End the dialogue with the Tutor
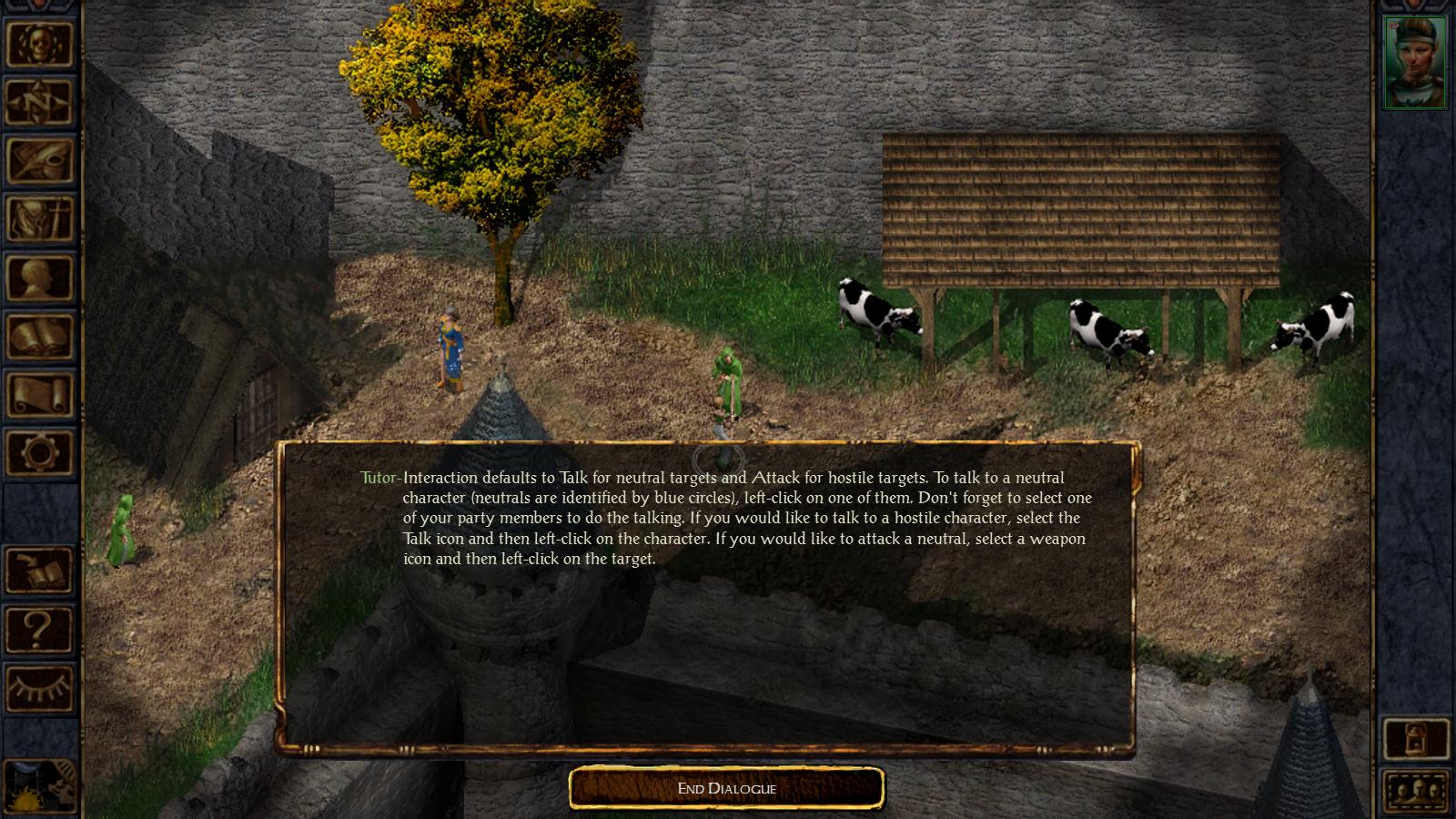Viewport: 1456px width, 819px height. (x=726, y=788)
